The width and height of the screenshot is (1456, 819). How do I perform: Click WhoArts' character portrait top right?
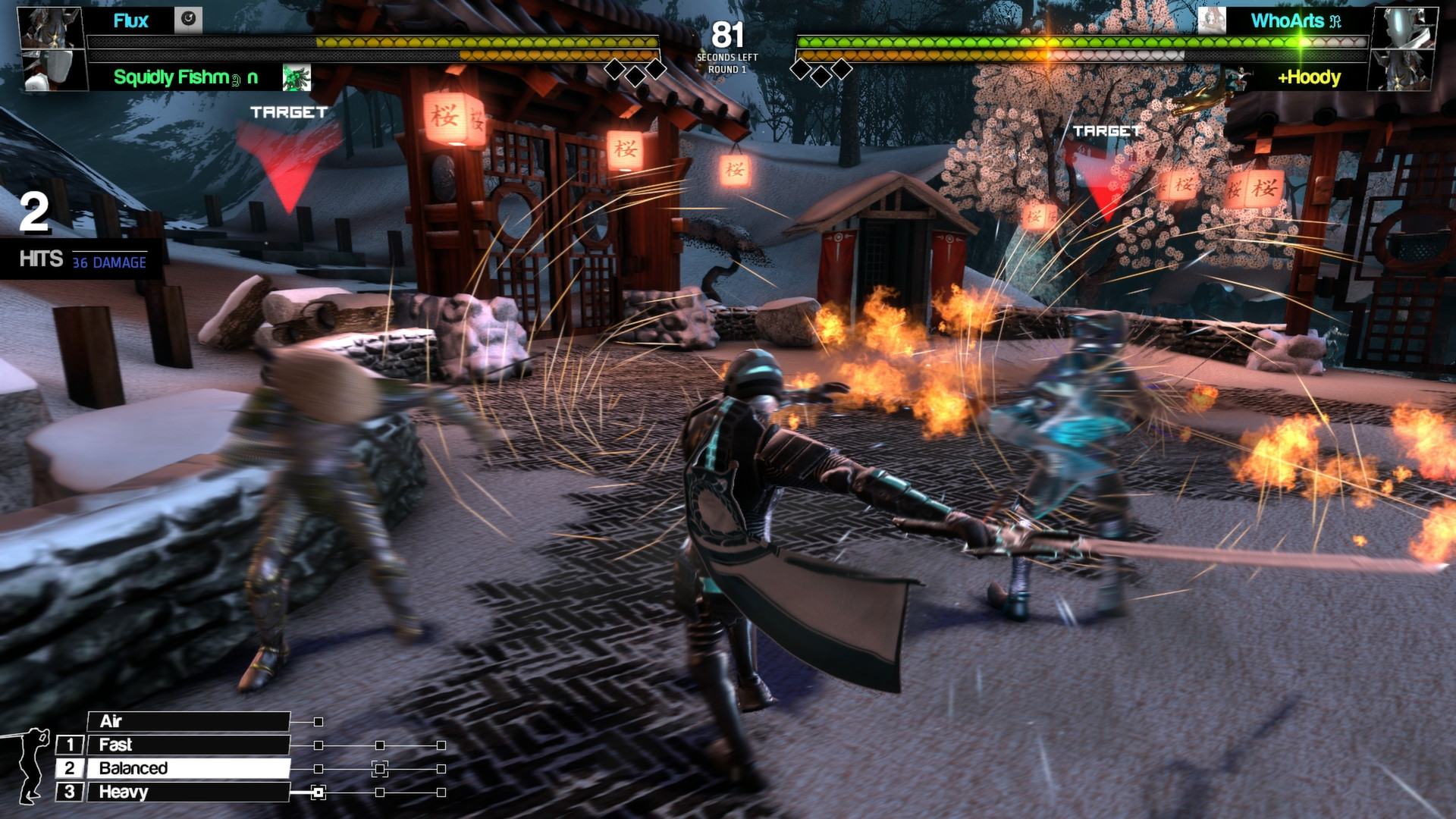pyautogui.click(x=1408, y=29)
